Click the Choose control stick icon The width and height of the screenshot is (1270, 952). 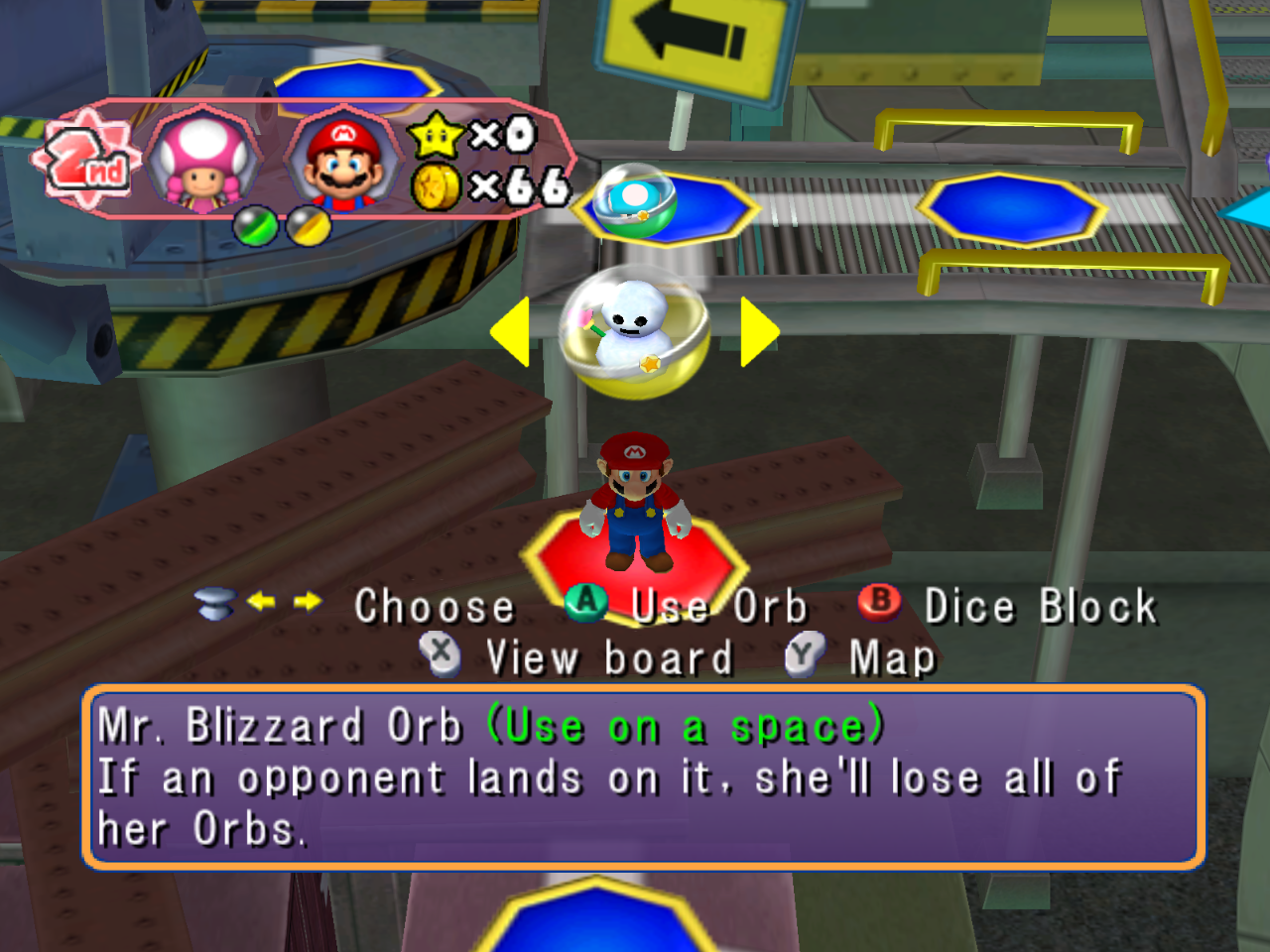(x=217, y=603)
